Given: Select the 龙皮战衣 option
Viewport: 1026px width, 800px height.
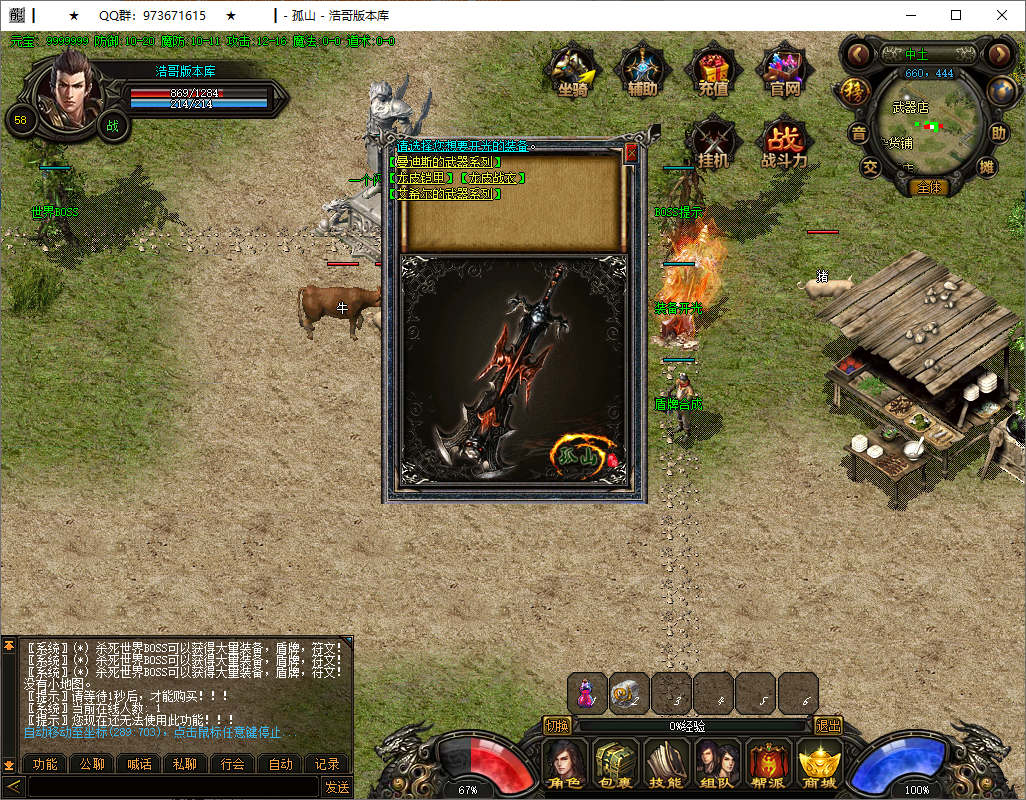Looking at the screenshot, I should tap(490, 178).
